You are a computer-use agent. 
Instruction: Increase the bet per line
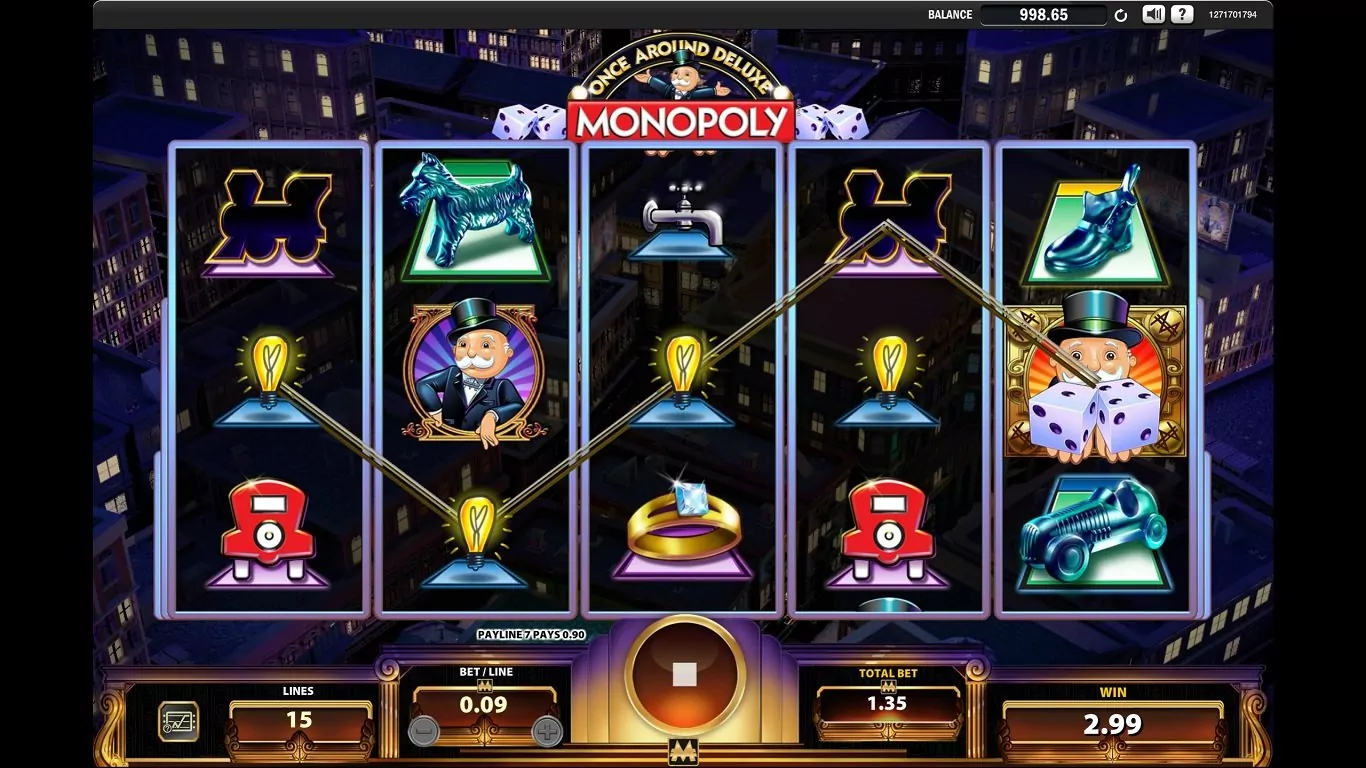547,731
